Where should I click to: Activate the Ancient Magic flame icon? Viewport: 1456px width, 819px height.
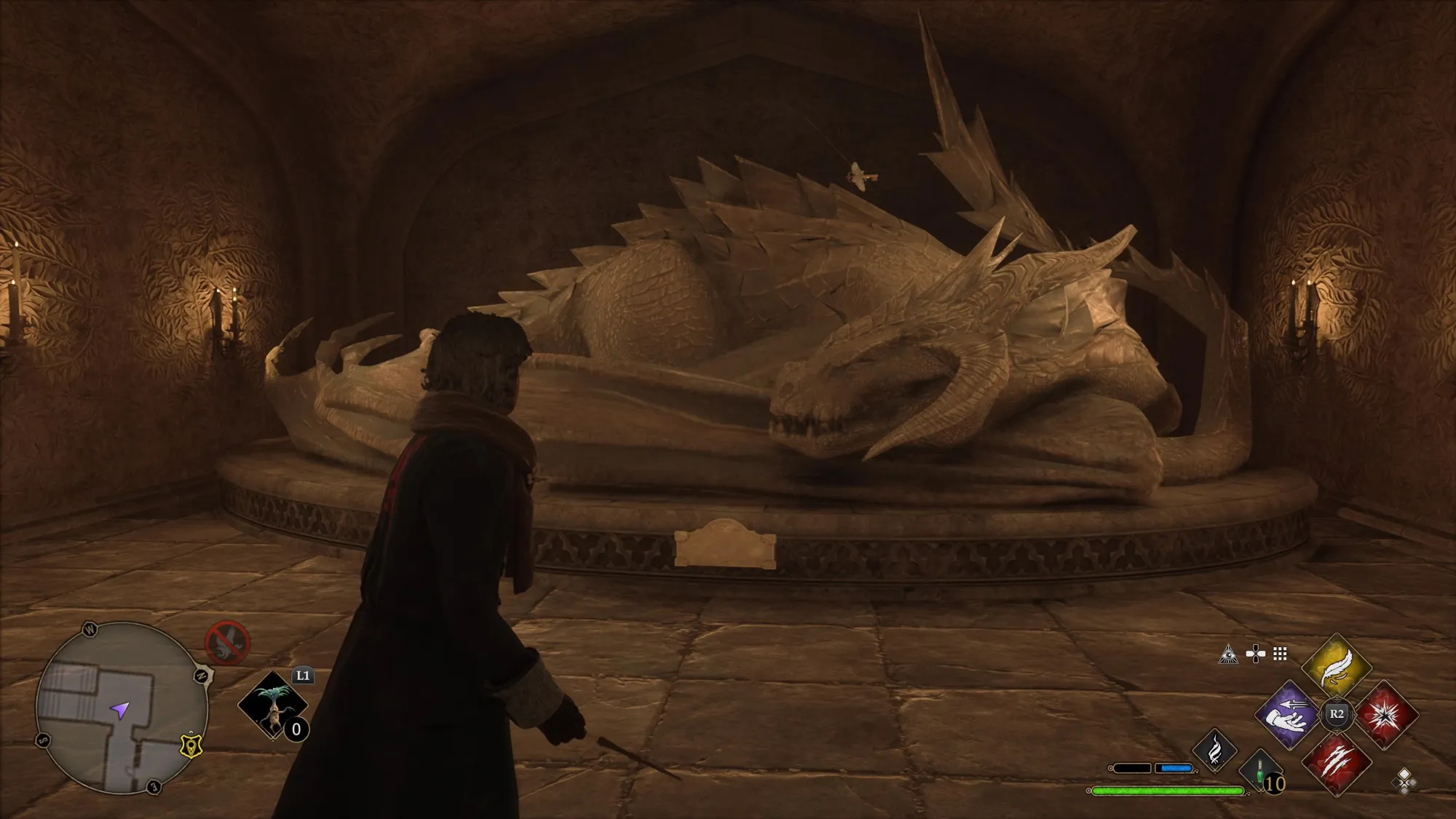point(1214,751)
